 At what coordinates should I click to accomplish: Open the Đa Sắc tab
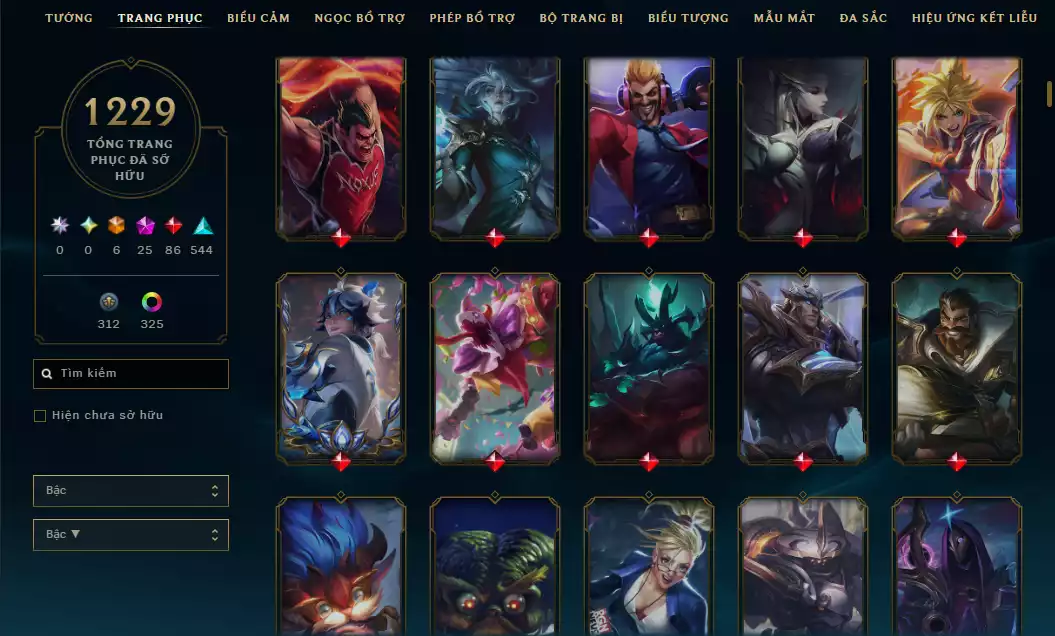863,18
